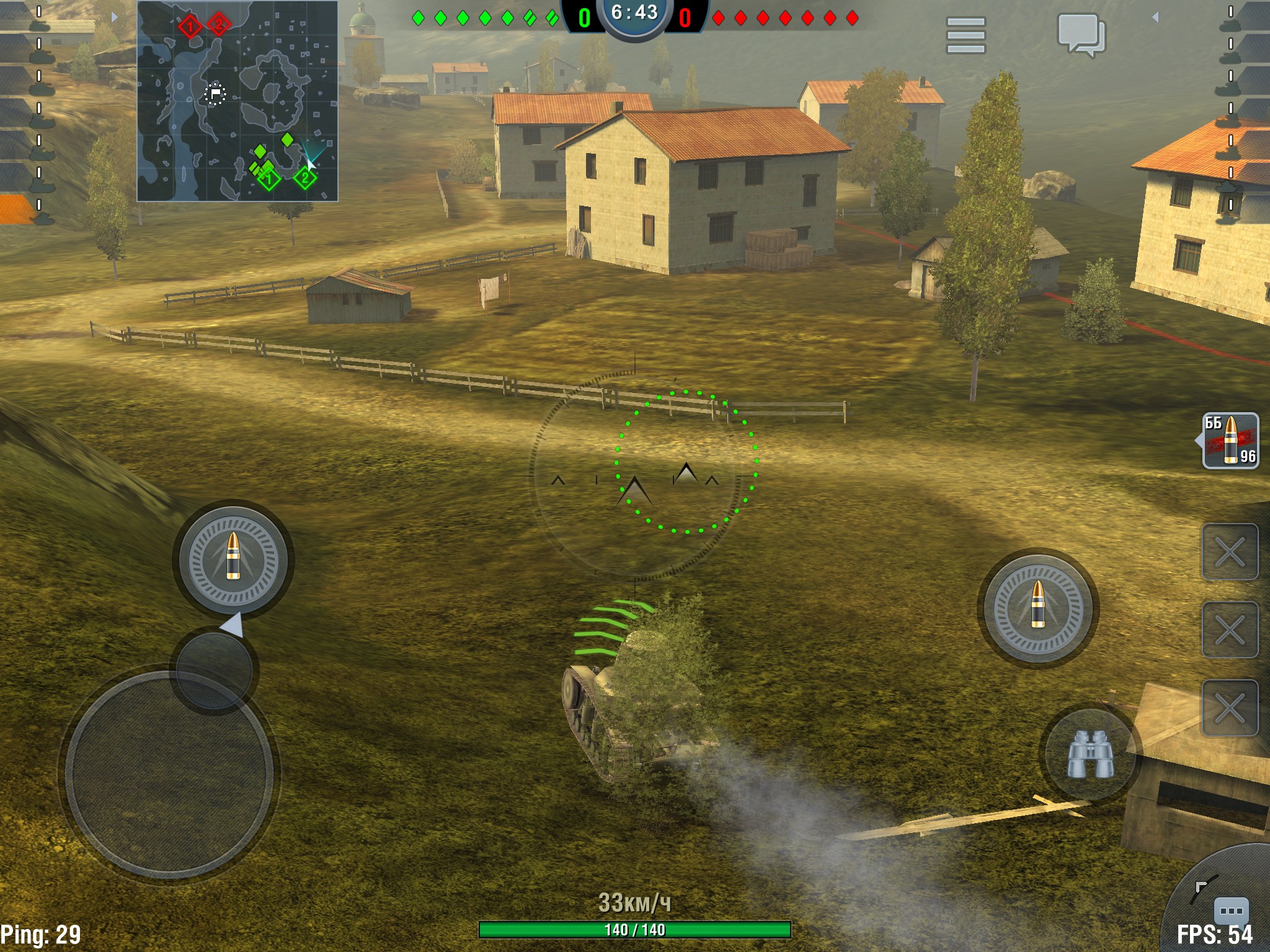
Task: Open the team chat speech bubbles
Action: 1081,34
